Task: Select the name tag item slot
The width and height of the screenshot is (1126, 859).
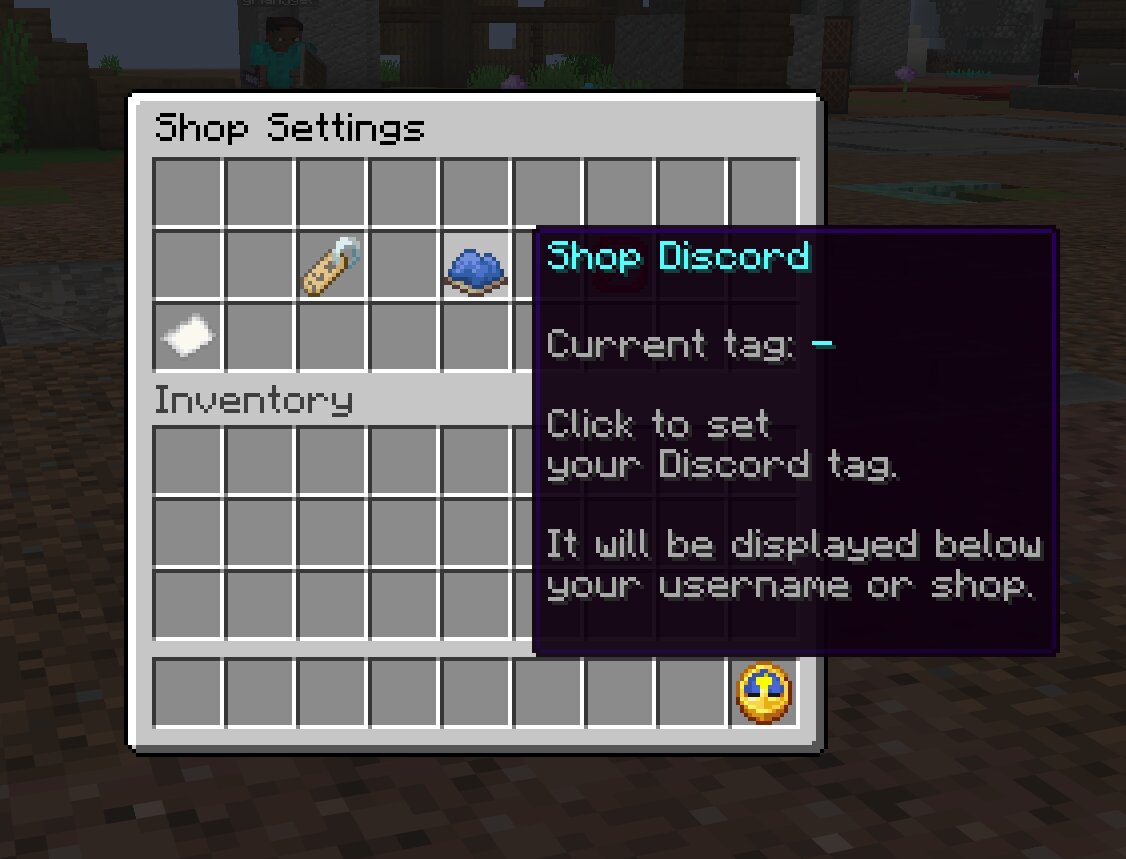Action: pyautogui.click(x=332, y=266)
